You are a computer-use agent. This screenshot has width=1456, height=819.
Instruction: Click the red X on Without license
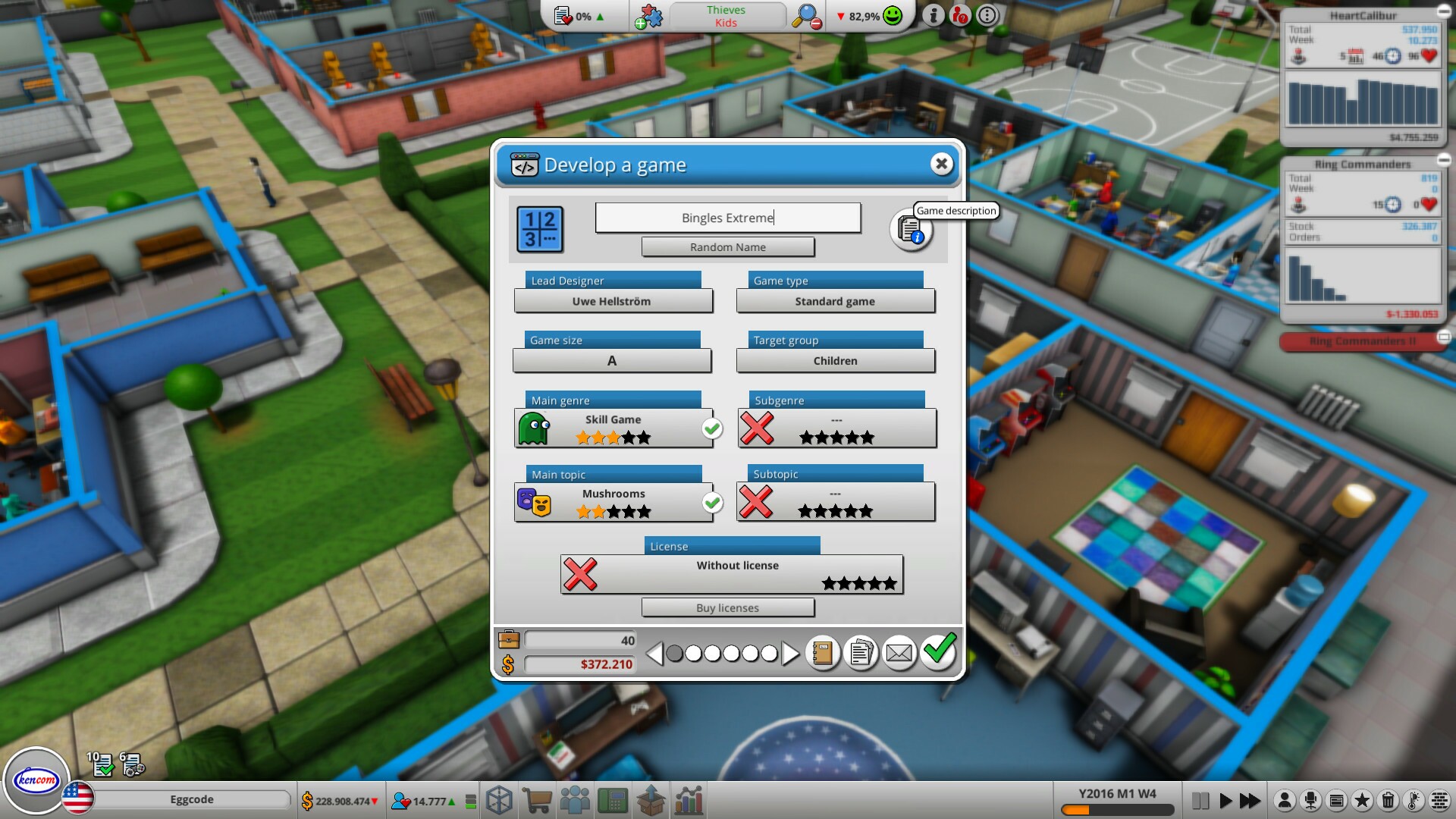(x=581, y=575)
